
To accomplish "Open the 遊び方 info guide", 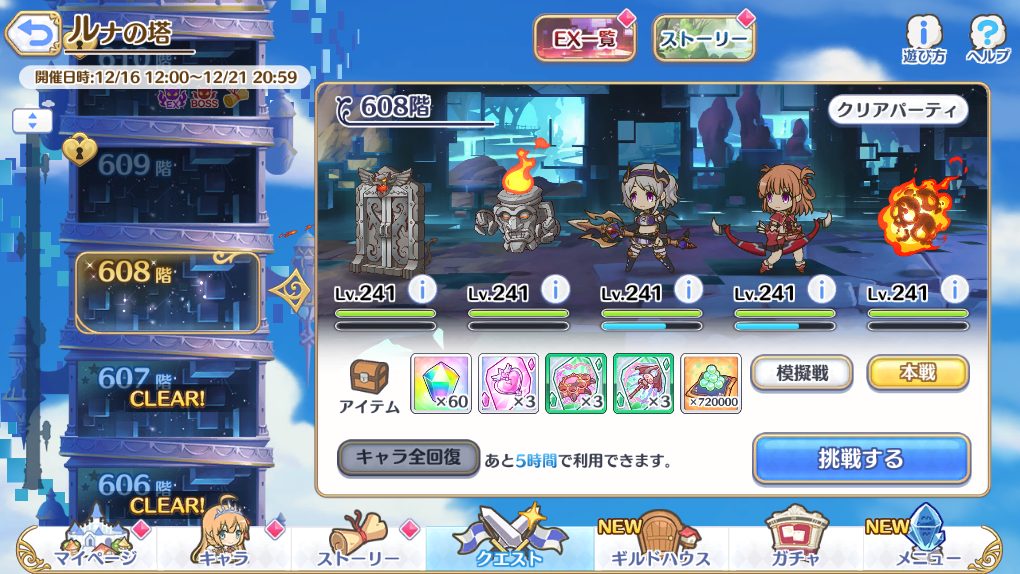I will click(923, 40).
